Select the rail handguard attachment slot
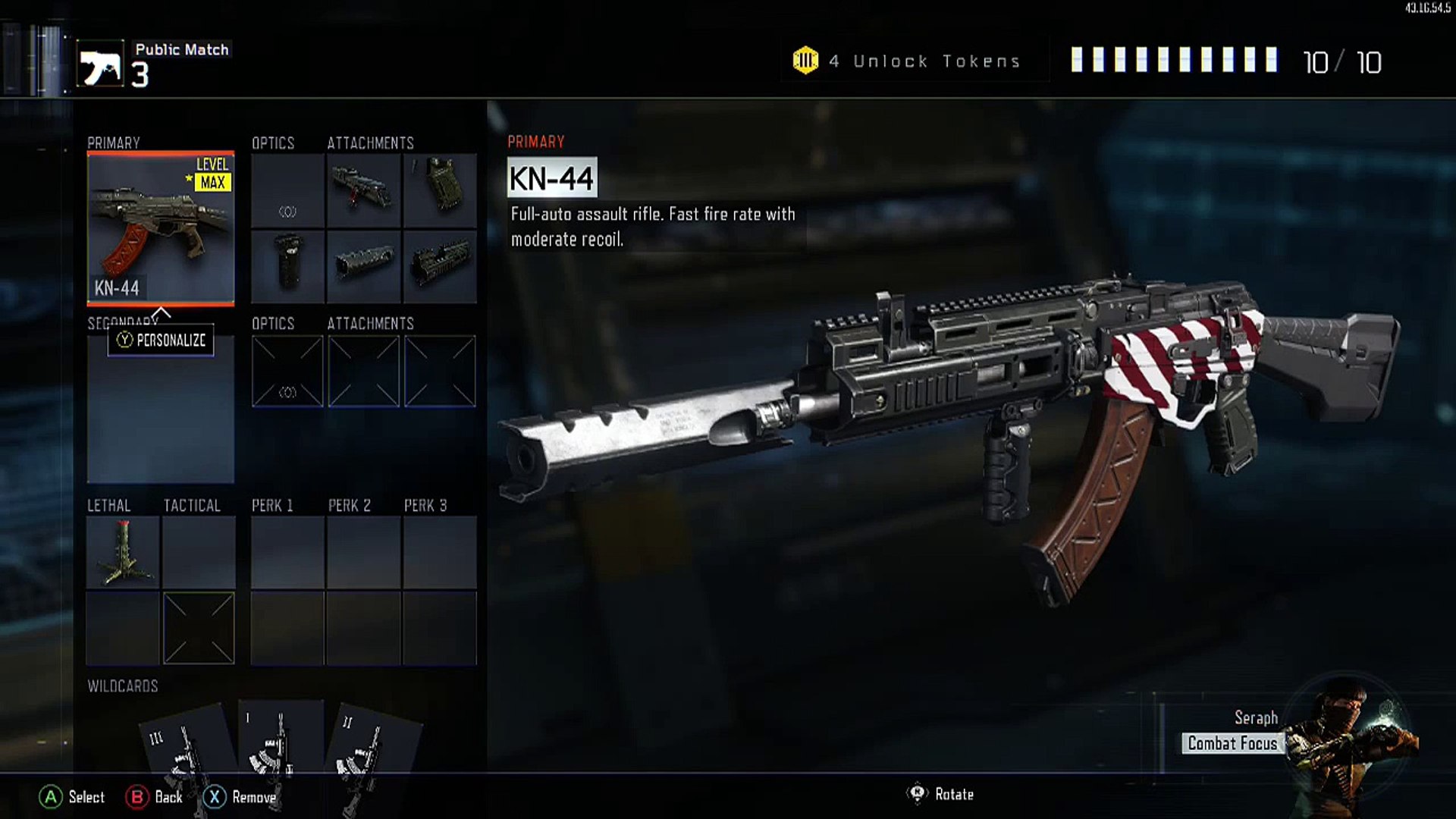Image resolution: width=1456 pixels, height=819 pixels. pos(440,266)
